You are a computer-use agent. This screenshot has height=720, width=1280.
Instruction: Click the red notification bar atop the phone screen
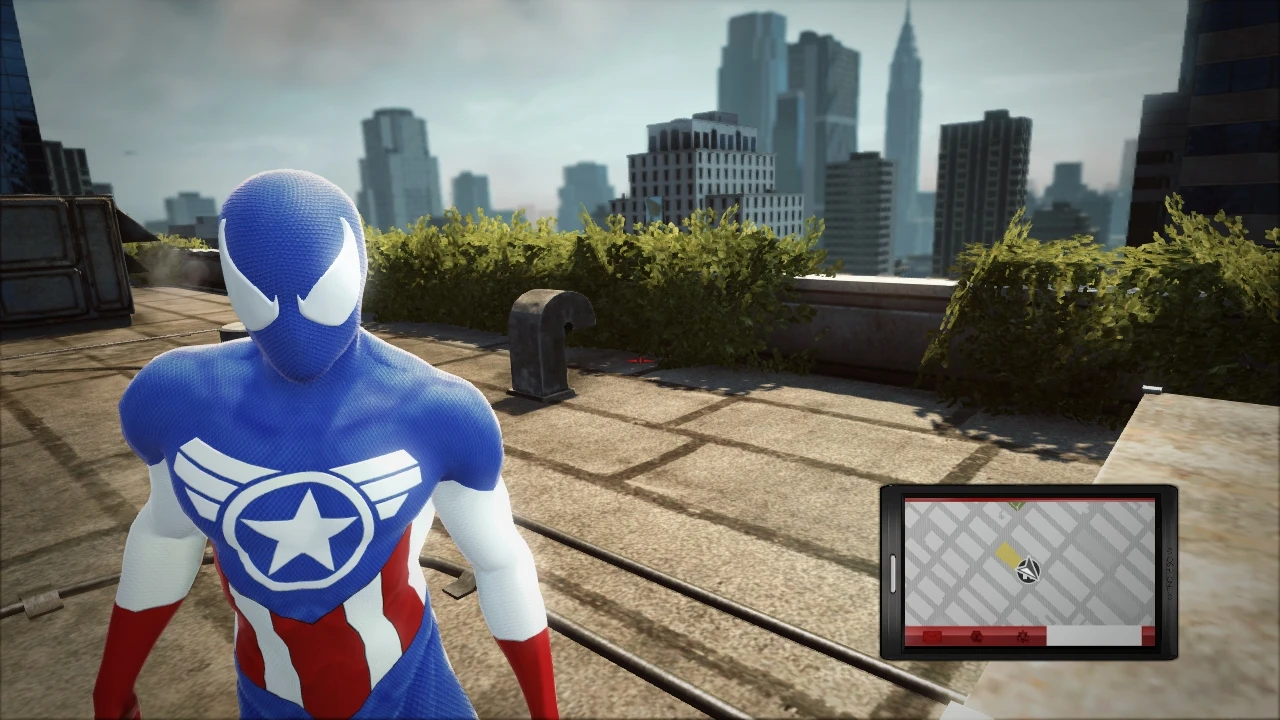point(1028,499)
